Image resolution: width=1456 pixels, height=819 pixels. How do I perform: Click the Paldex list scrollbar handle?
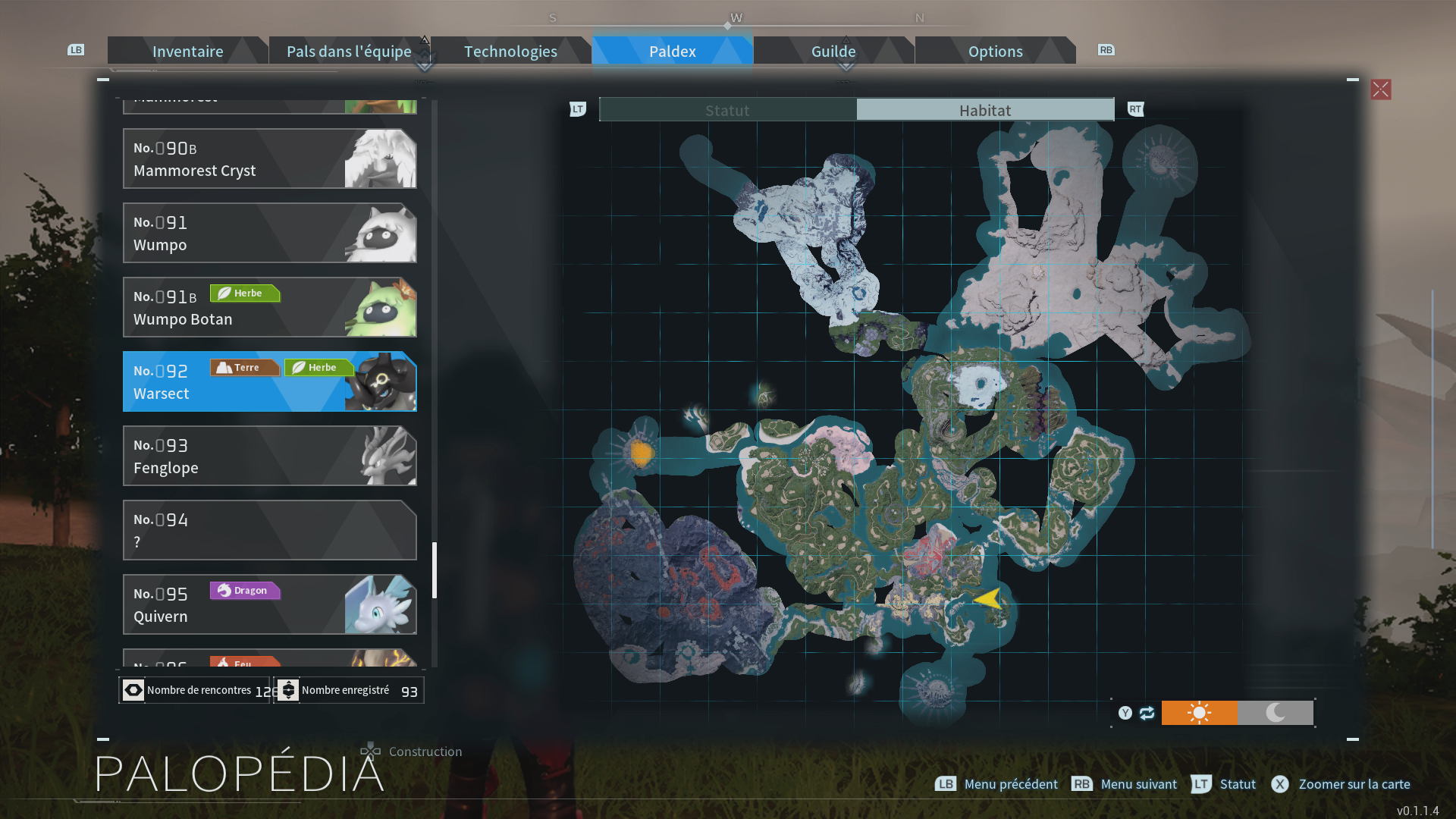[435, 570]
